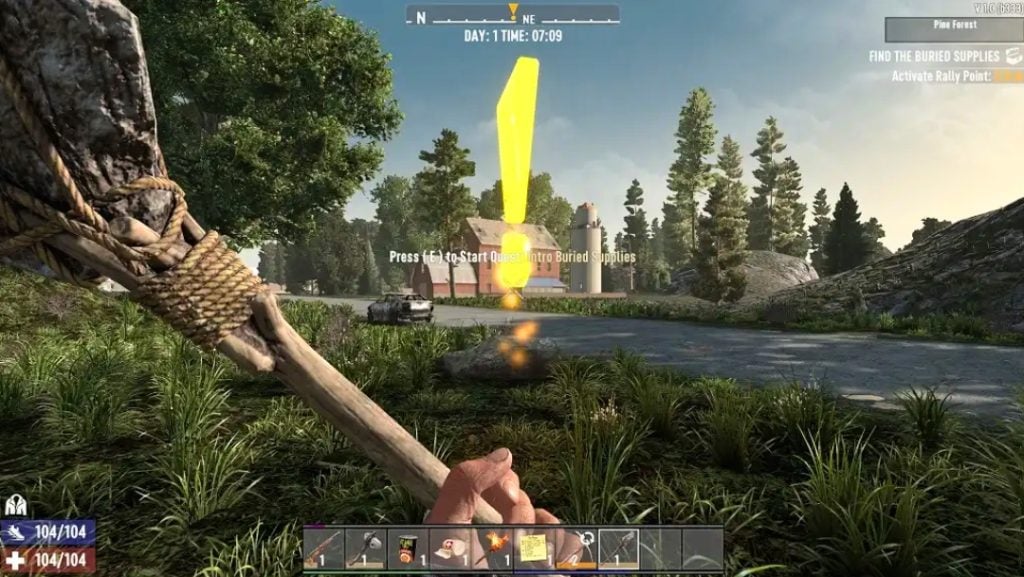The width and height of the screenshot is (1024, 577).
Task: Select the first aid bandage slot
Action: click(449, 548)
